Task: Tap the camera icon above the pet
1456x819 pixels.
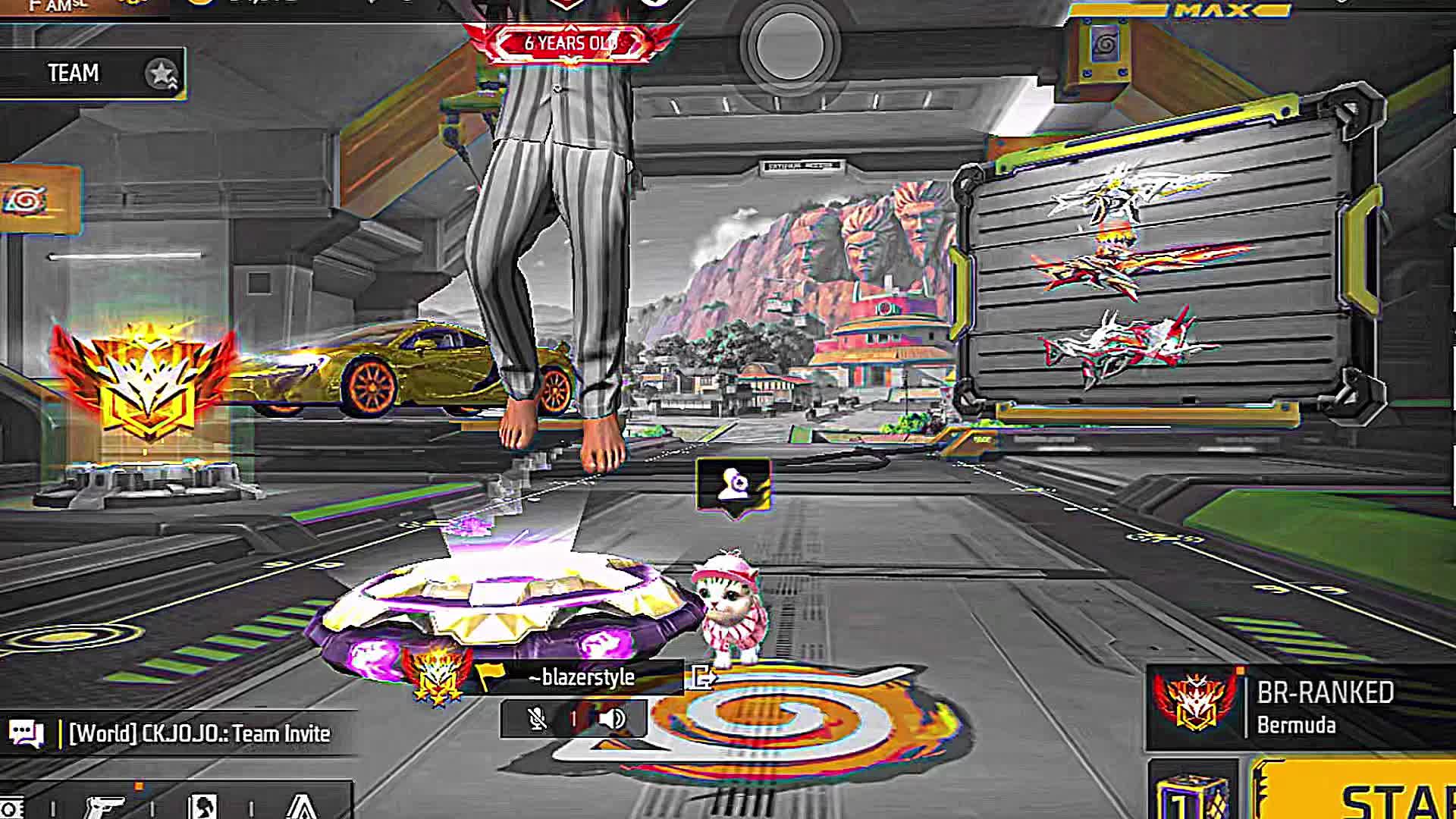Action: [733, 485]
